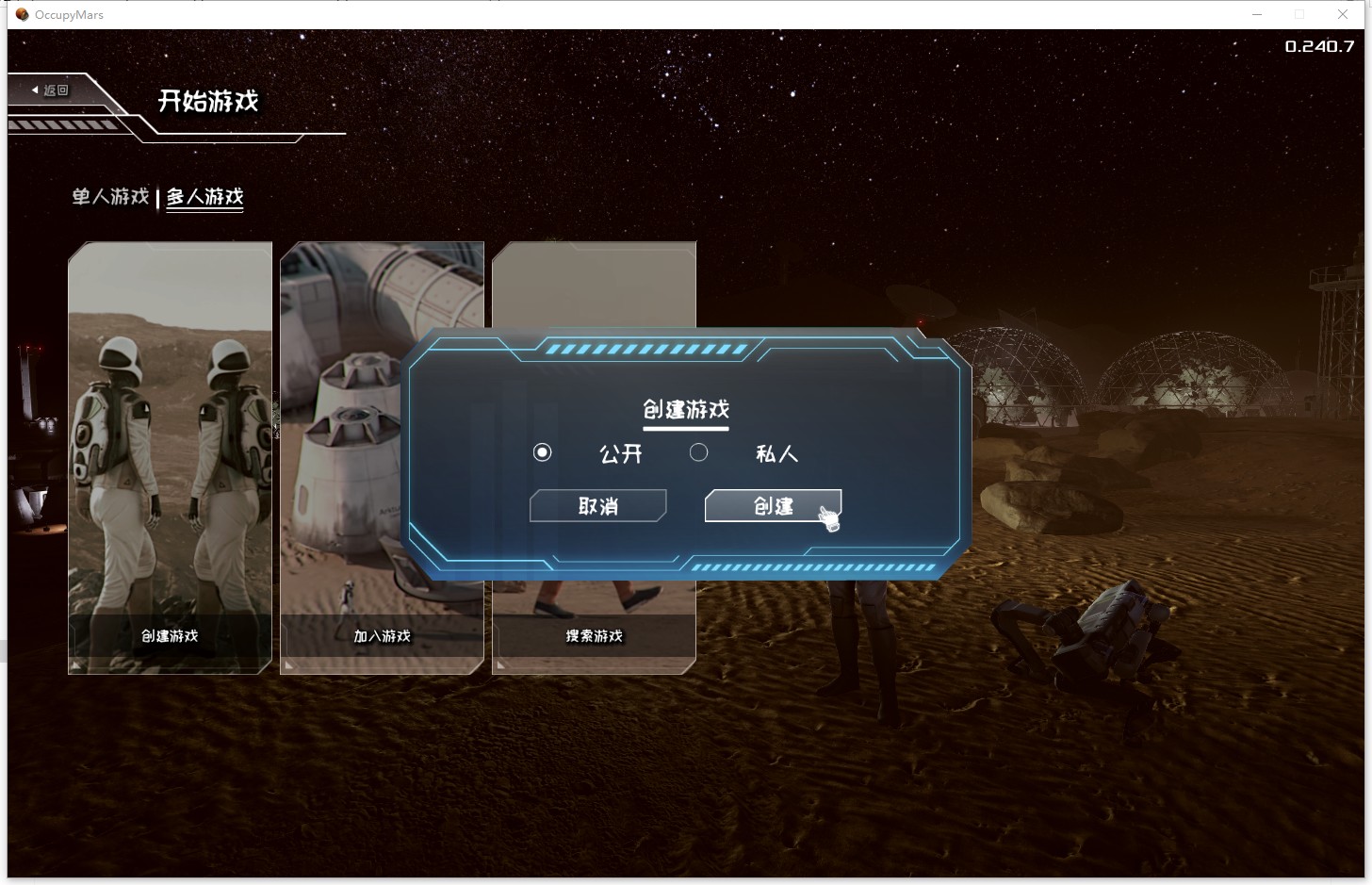This screenshot has height=885, width=1372.
Task: Cancel with the 取消 button
Action: [598, 506]
